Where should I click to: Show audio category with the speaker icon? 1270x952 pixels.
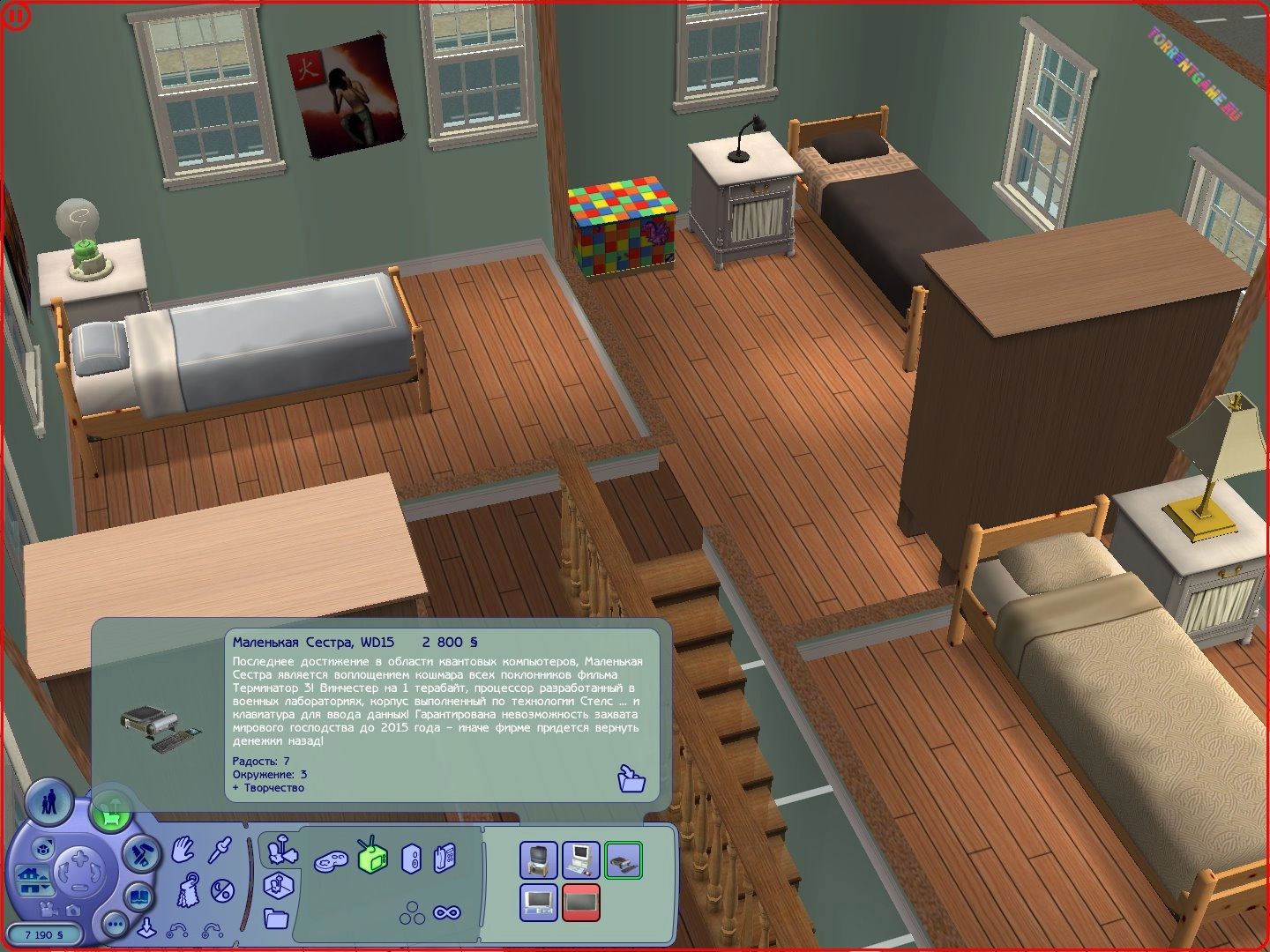(411, 859)
